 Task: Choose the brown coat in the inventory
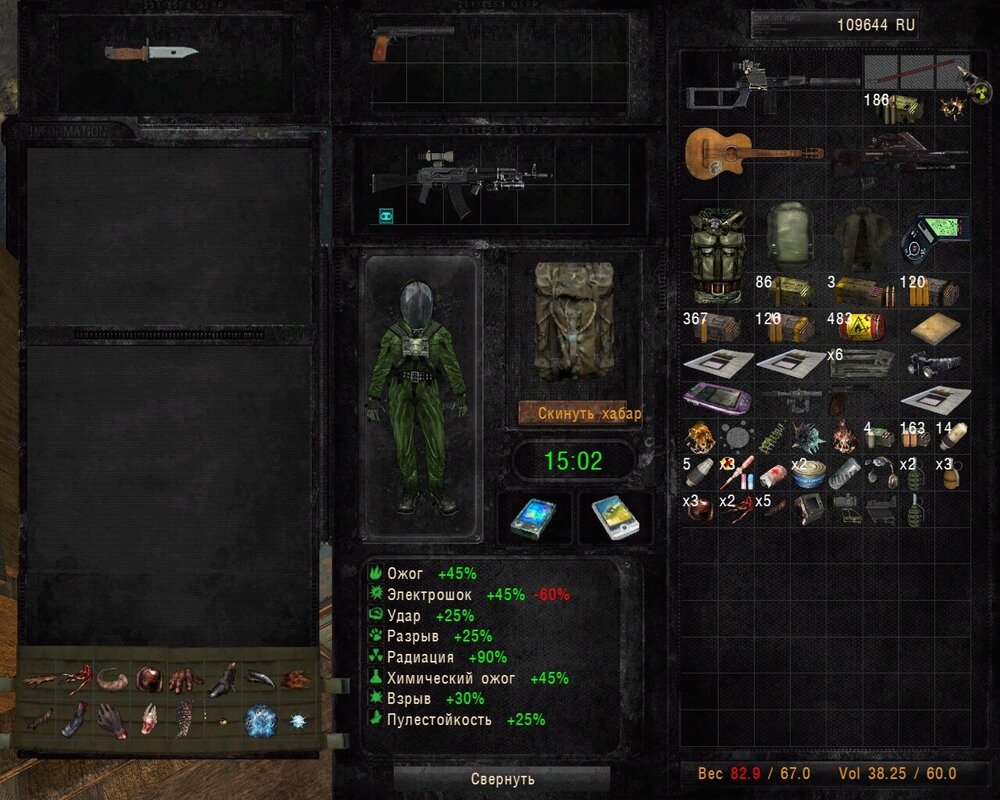pyautogui.click(x=863, y=240)
